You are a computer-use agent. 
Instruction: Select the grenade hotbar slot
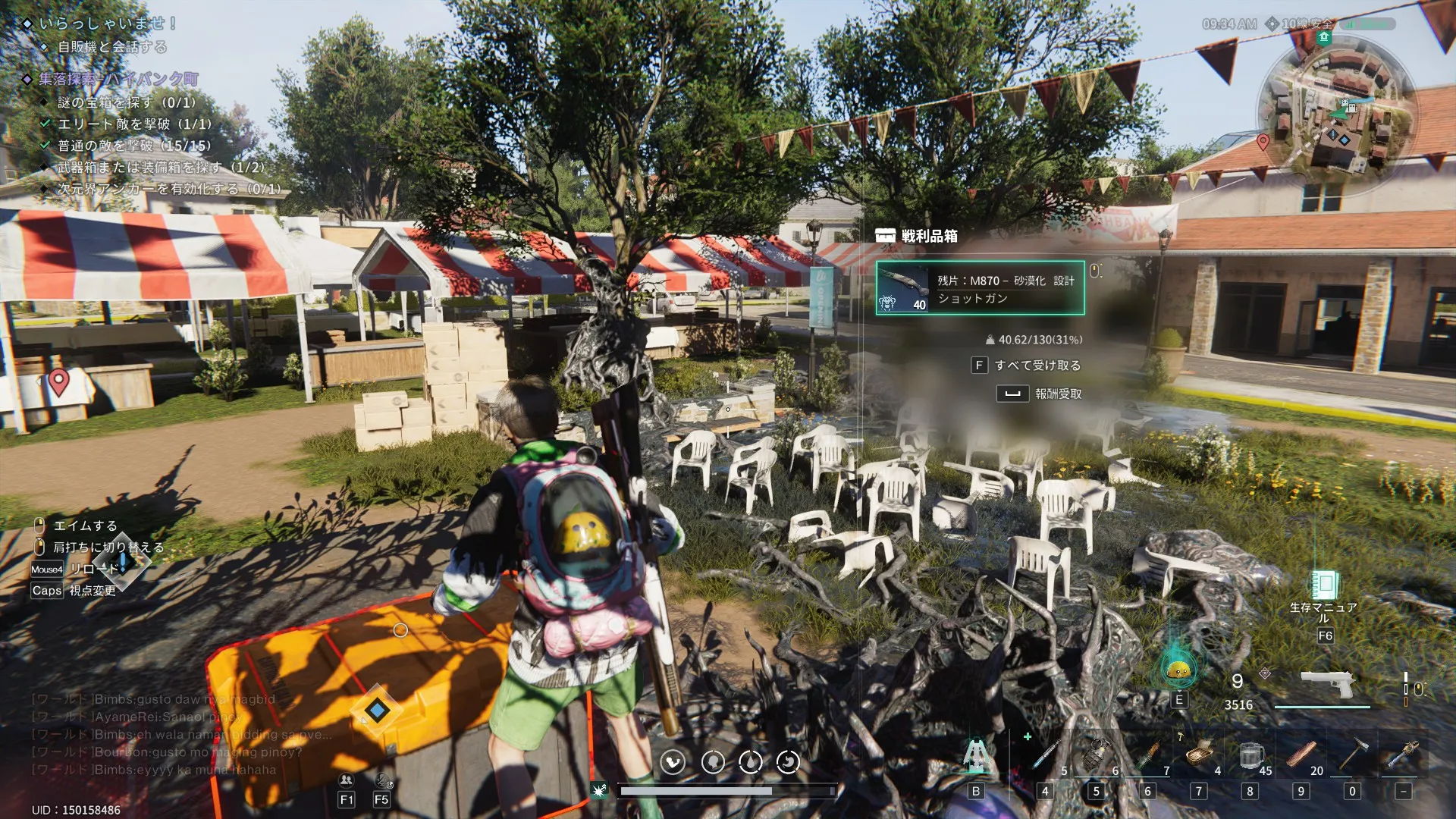pyautogui.click(x=1097, y=756)
